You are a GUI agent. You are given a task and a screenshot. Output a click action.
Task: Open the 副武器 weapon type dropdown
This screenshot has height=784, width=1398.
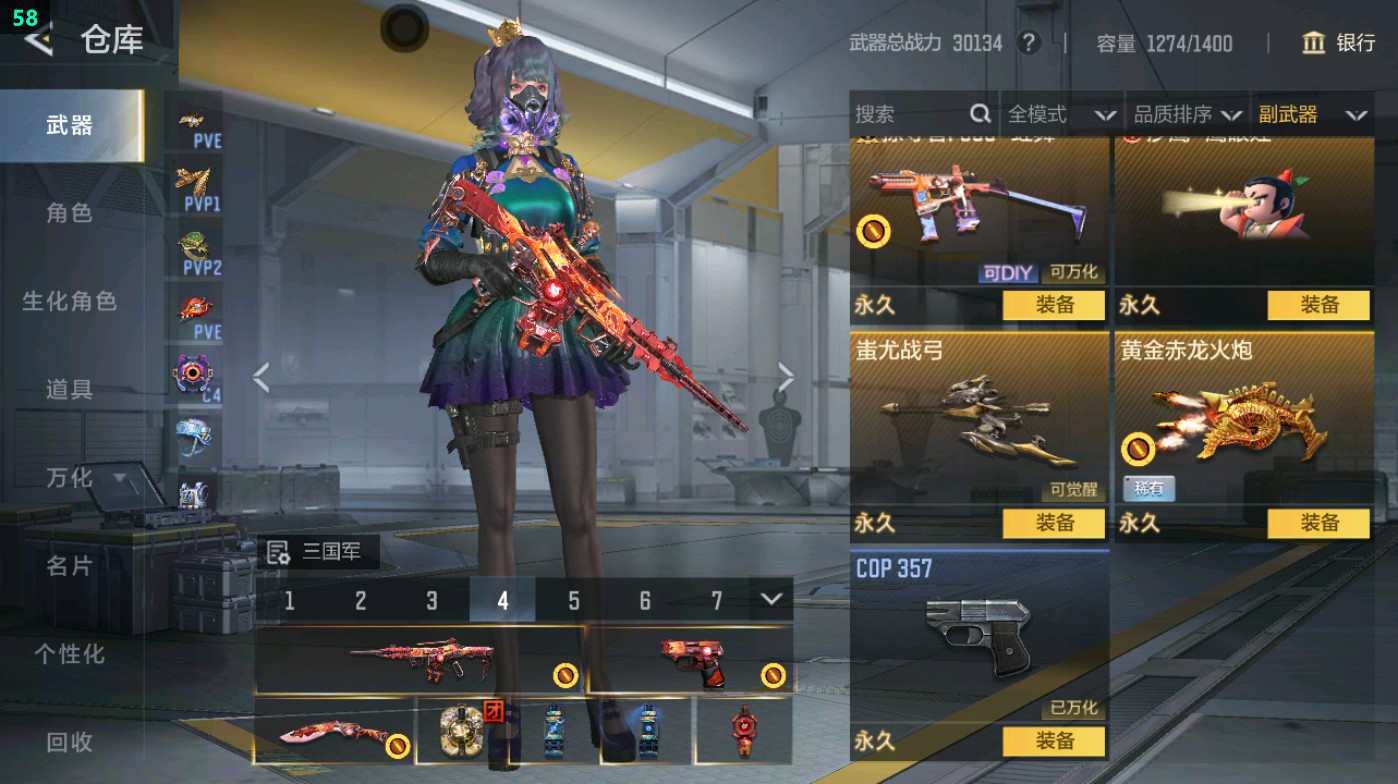click(1312, 115)
